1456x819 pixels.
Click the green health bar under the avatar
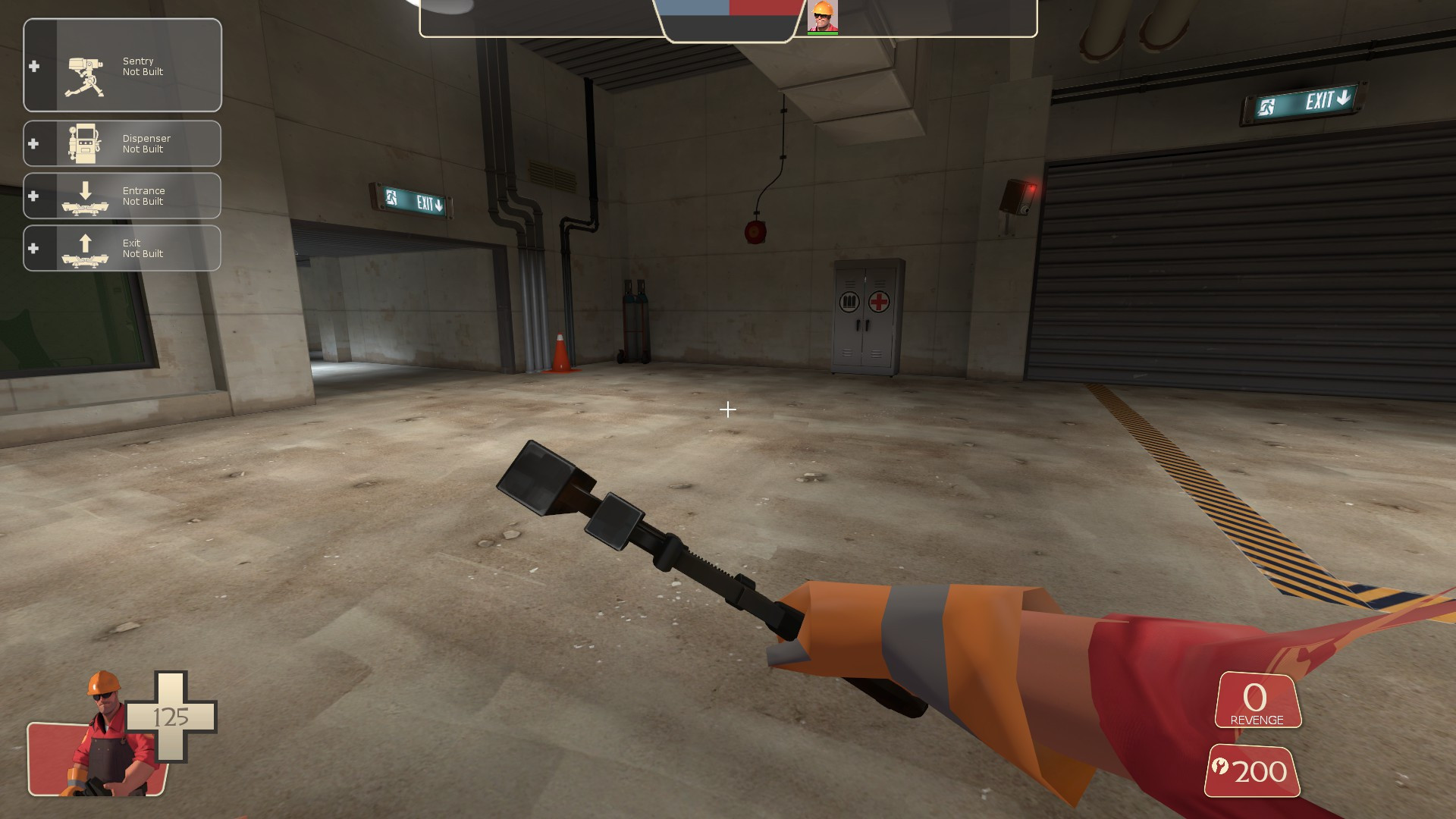824,34
